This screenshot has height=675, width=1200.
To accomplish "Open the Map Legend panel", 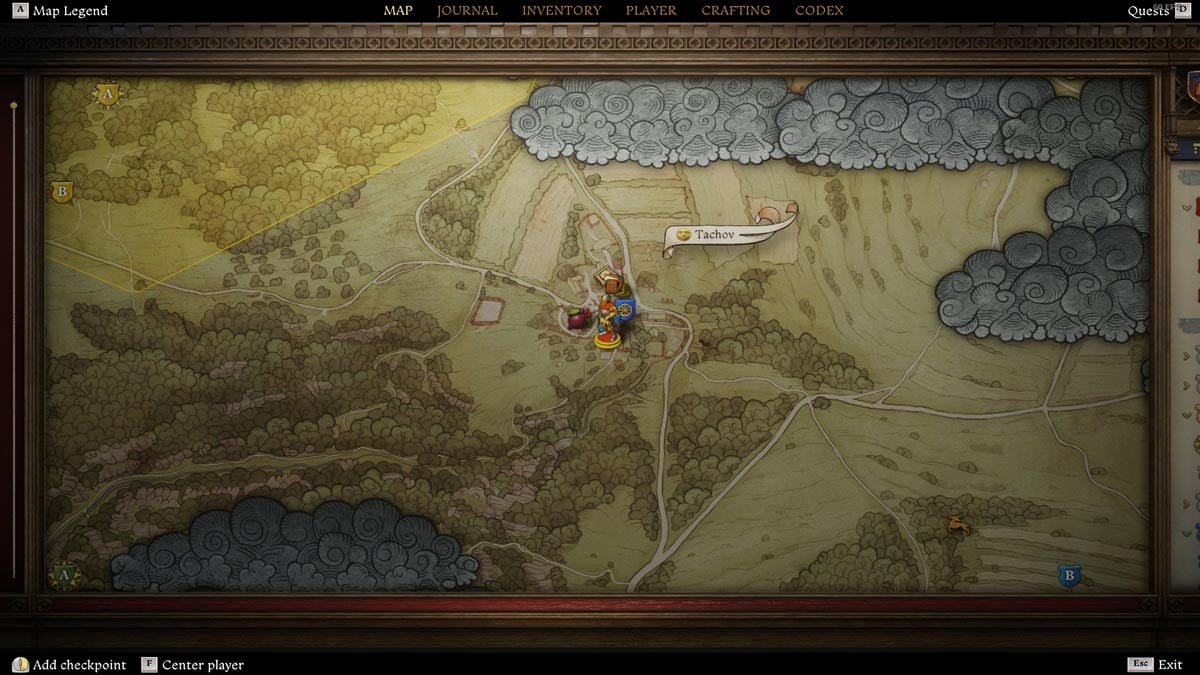I will [x=69, y=11].
